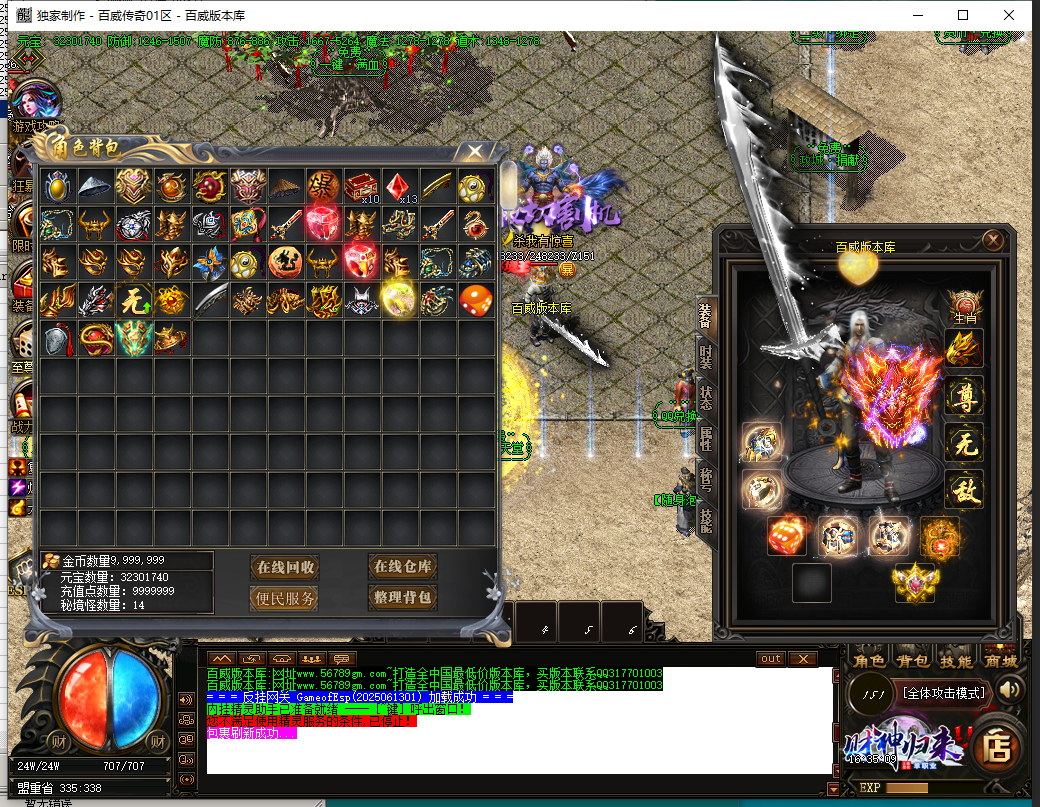Viewport: 1040px width, 807px height.
Task: Select the 尊 equipment slot
Action: pos(965,396)
